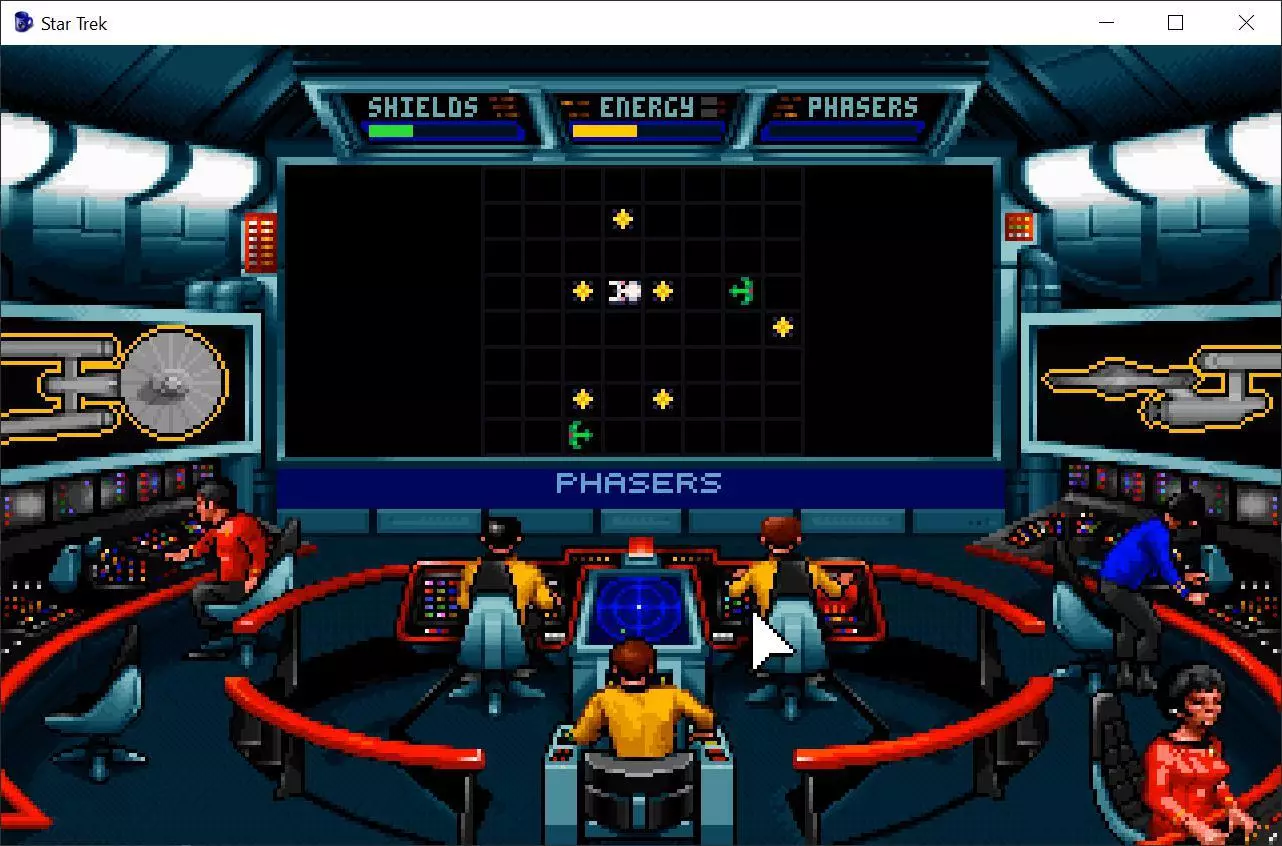Click the saucer dish on the left wall display
The image size is (1282, 846).
pyautogui.click(x=174, y=383)
